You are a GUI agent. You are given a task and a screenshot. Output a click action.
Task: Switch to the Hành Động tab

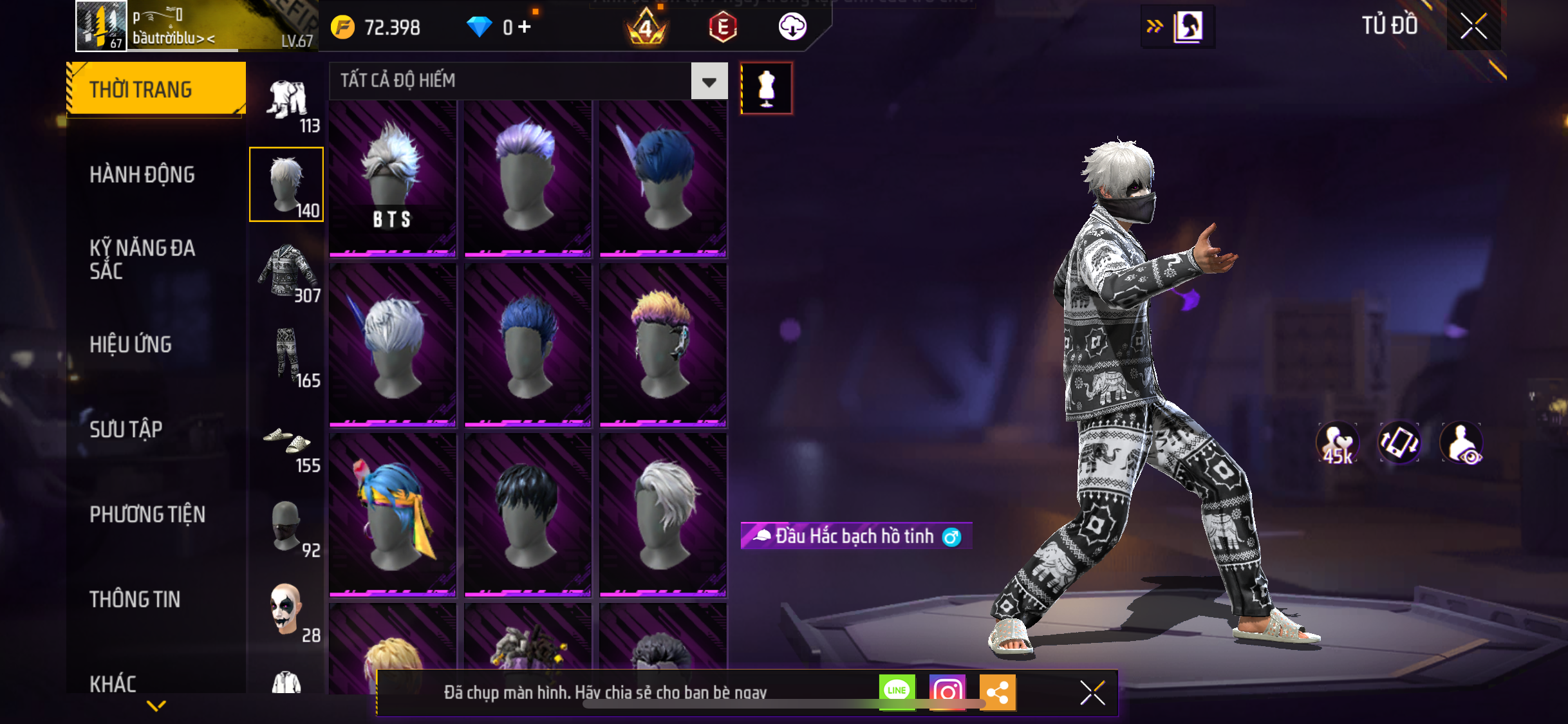(x=142, y=174)
